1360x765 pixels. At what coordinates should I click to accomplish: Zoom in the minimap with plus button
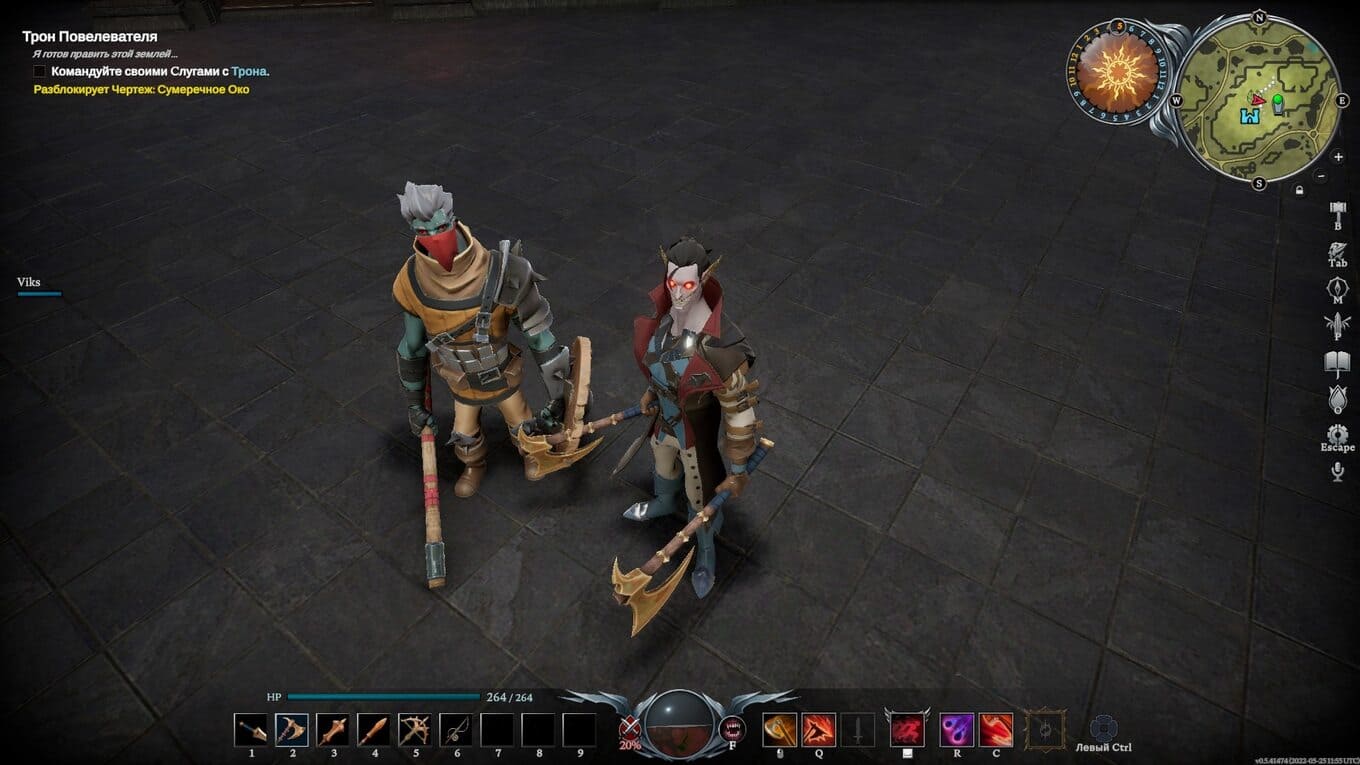1339,157
